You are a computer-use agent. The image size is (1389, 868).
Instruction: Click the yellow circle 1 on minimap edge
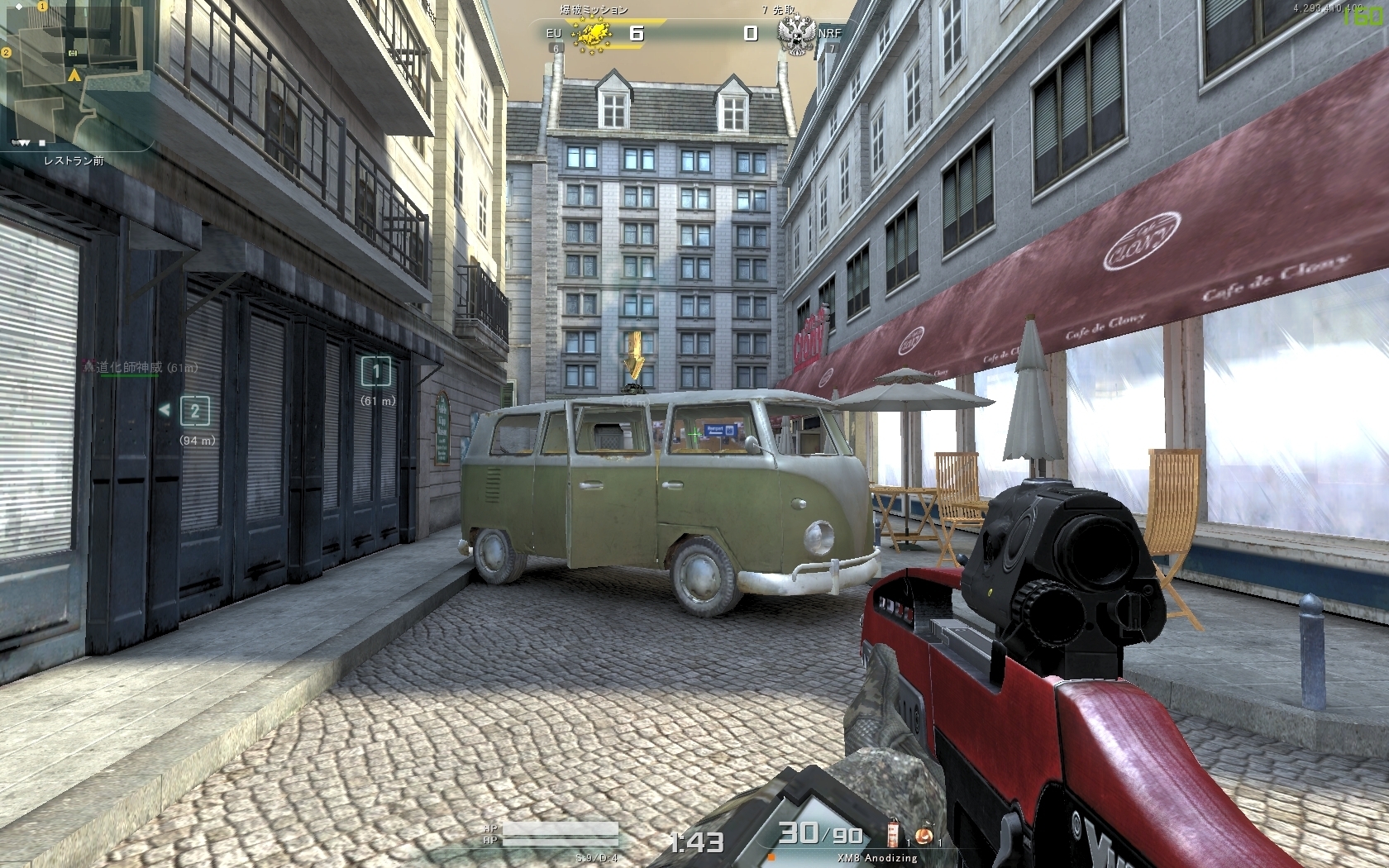(x=41, y=6)
